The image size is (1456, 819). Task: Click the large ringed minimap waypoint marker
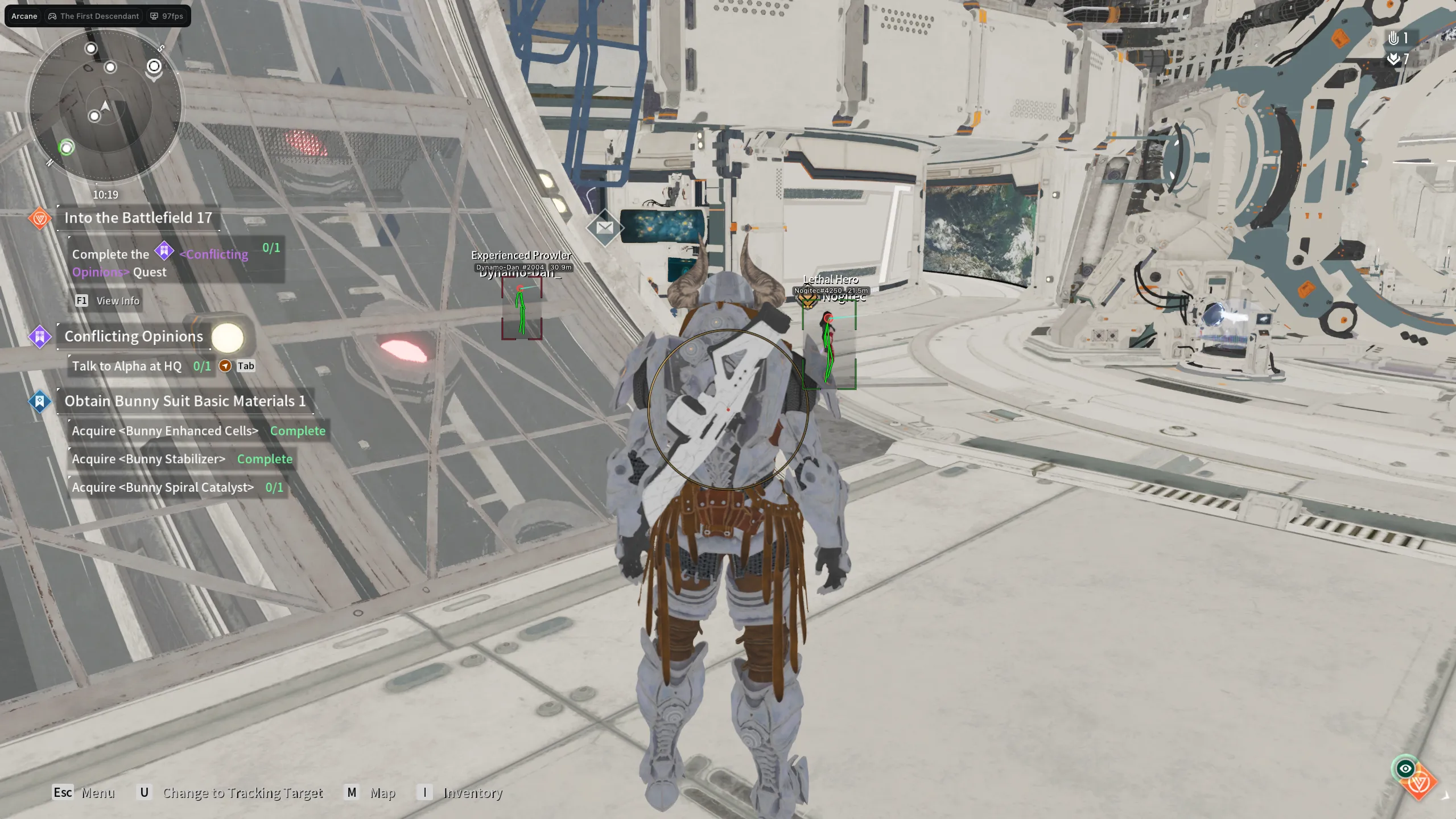(154, 67)
